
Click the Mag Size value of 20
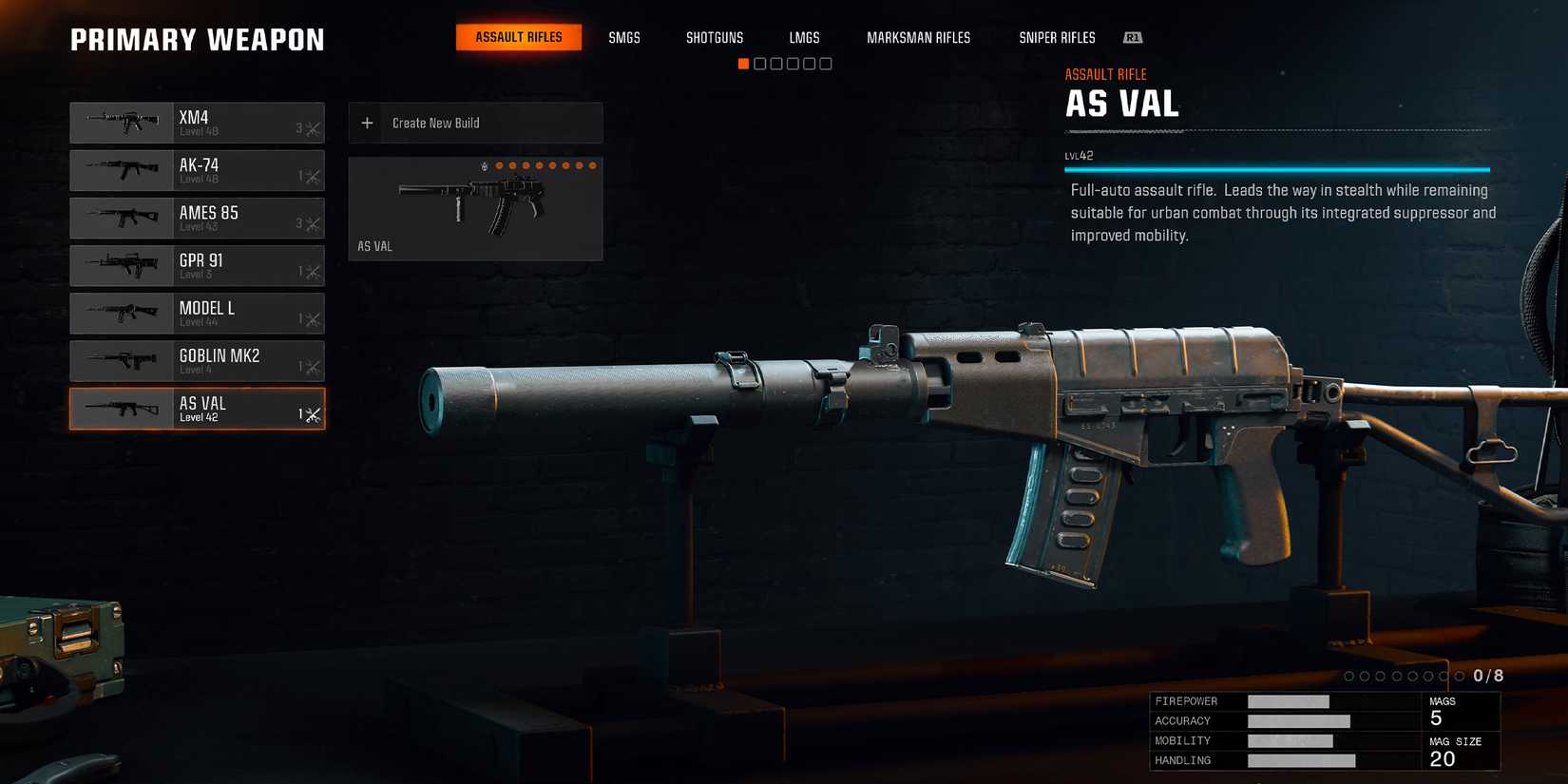click(1441, 758)
